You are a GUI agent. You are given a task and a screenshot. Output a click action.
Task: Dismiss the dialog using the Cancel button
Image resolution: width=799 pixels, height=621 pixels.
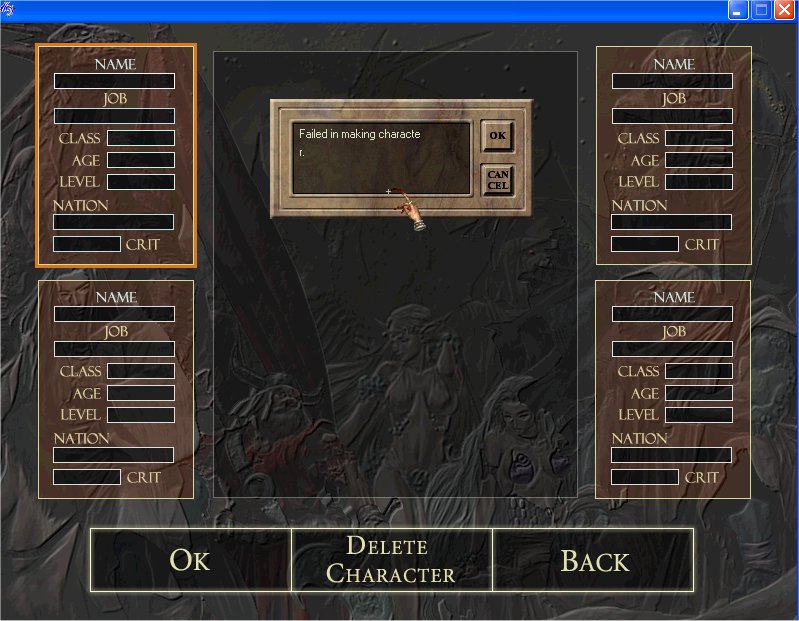click(497, 179)
